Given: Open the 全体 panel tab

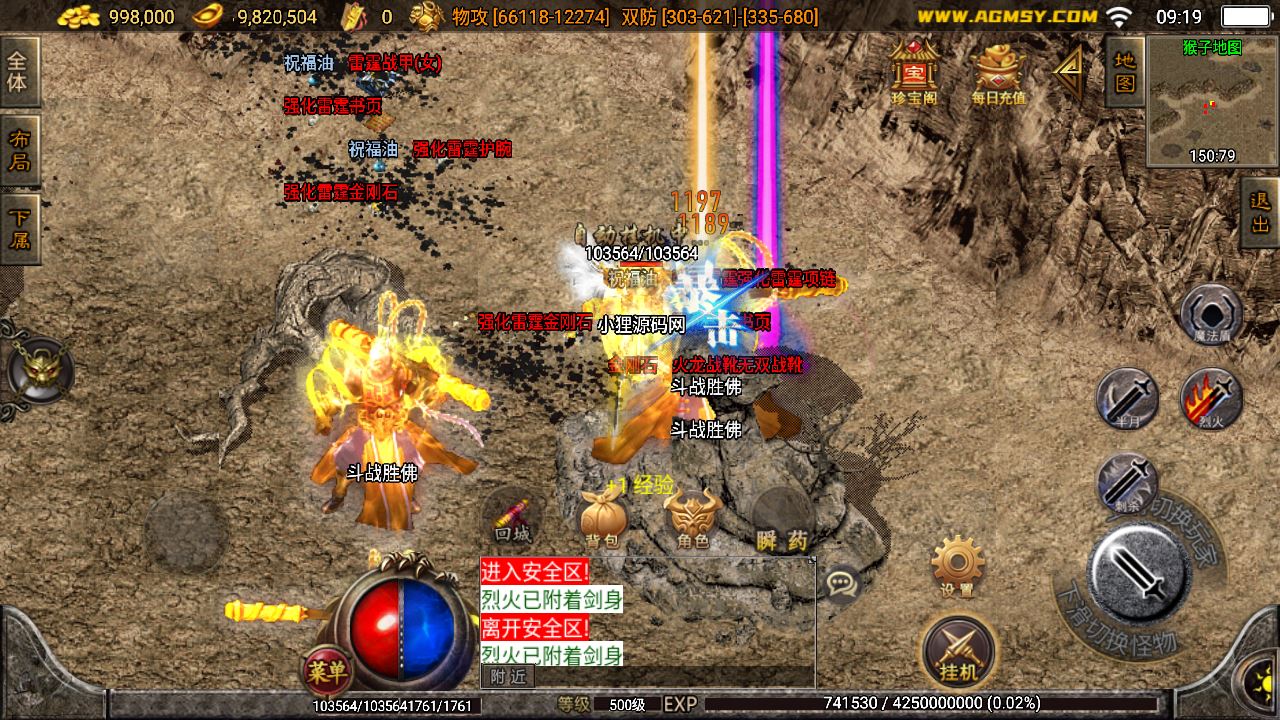Looking at the screenshot, I should coord(18,72).
